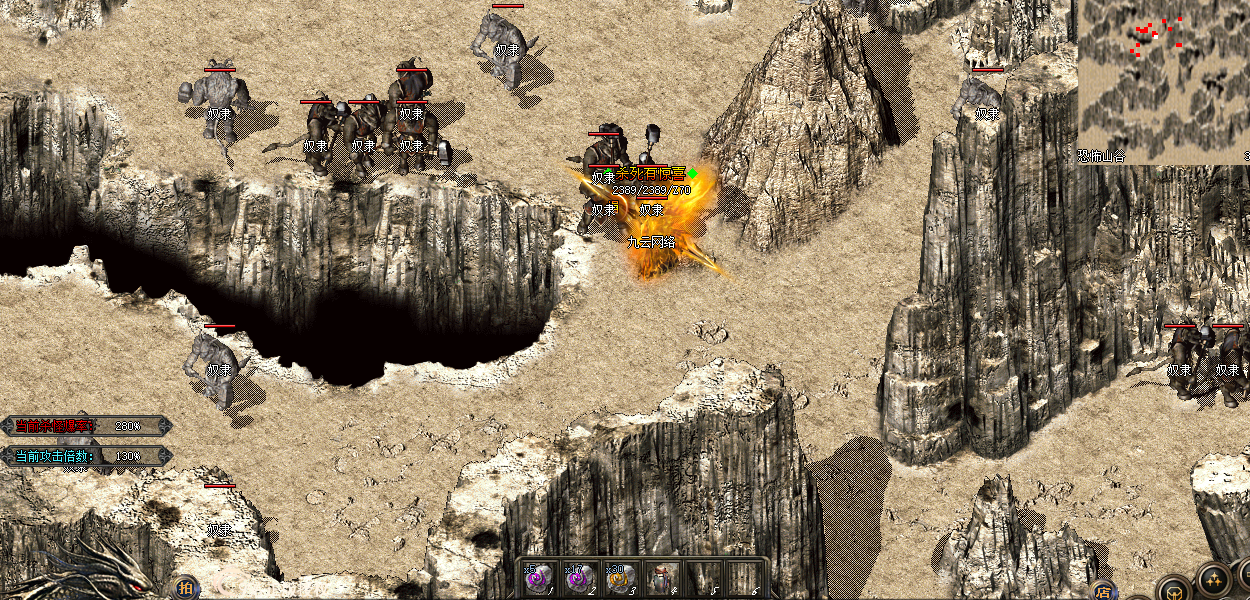Use the orange swirl stone in slot 3
Viewport: 1250px width, 600px height.
pyautogui.click(x=621, y=578)
